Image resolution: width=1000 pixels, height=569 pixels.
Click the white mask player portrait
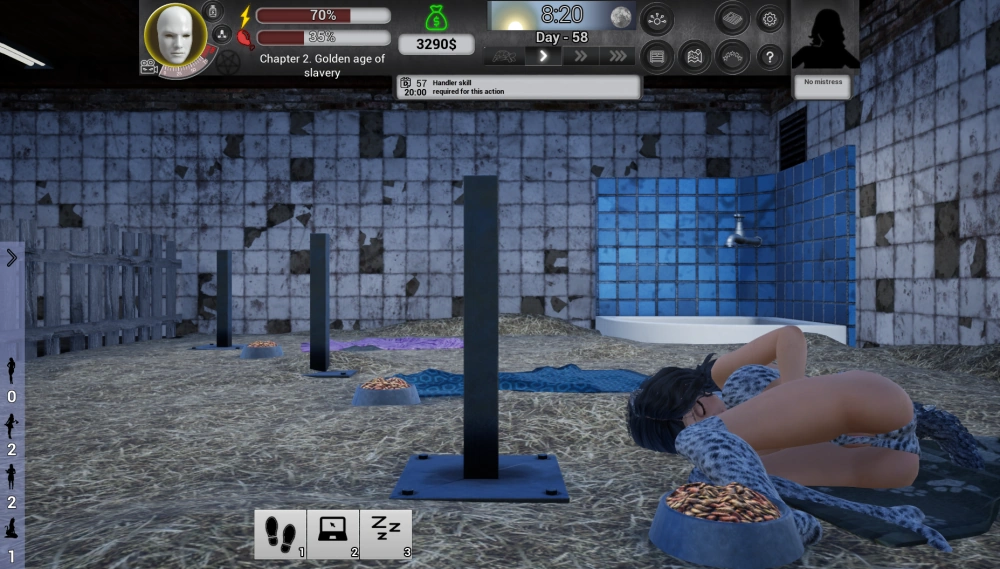(x=176, y=35)
